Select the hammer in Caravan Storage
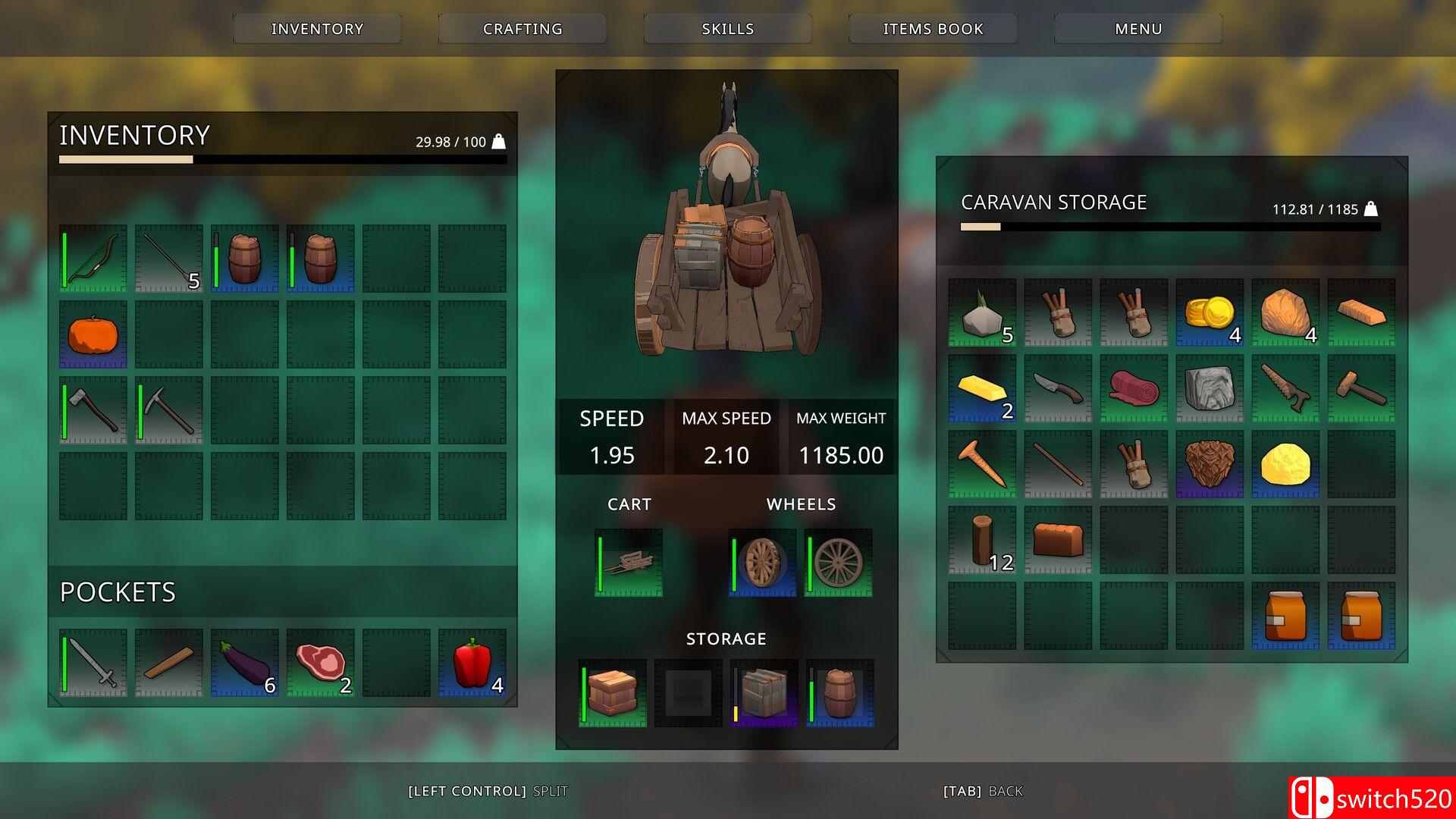Viewport: 1456px width, 819px height. coord(1361,391)
